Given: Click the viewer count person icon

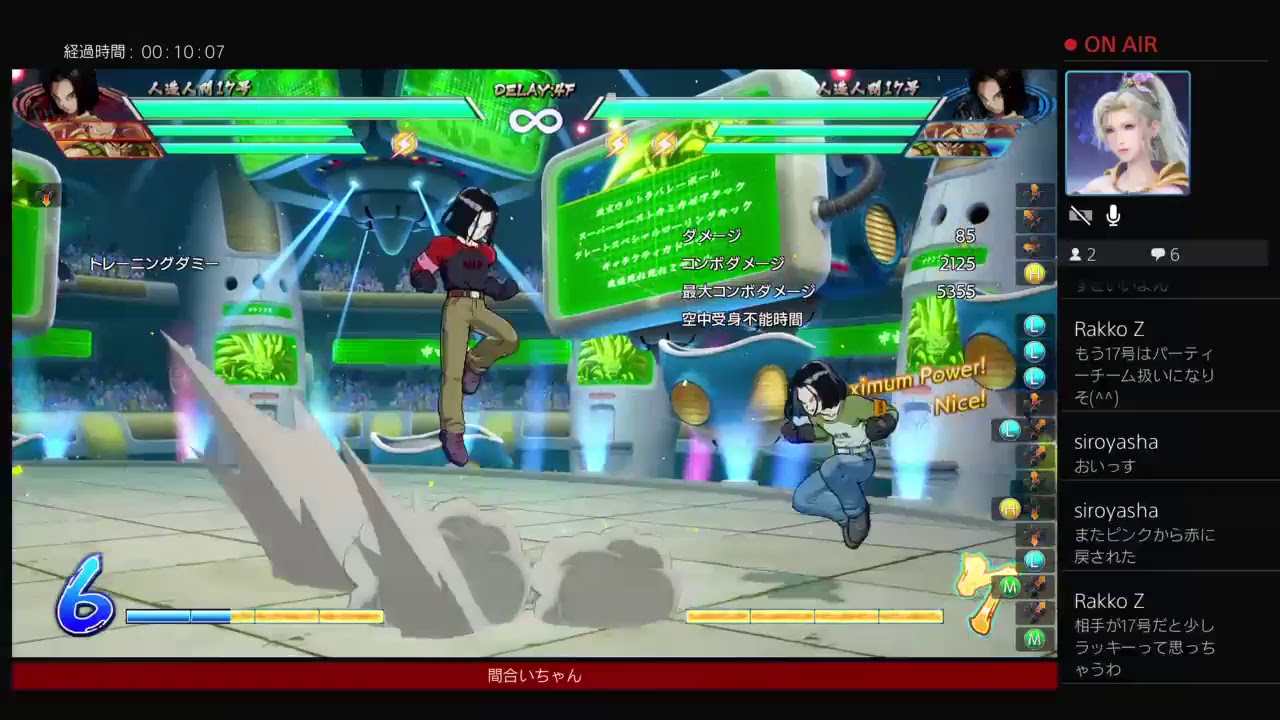Looking at the screenshot, I should [1078, 254].
